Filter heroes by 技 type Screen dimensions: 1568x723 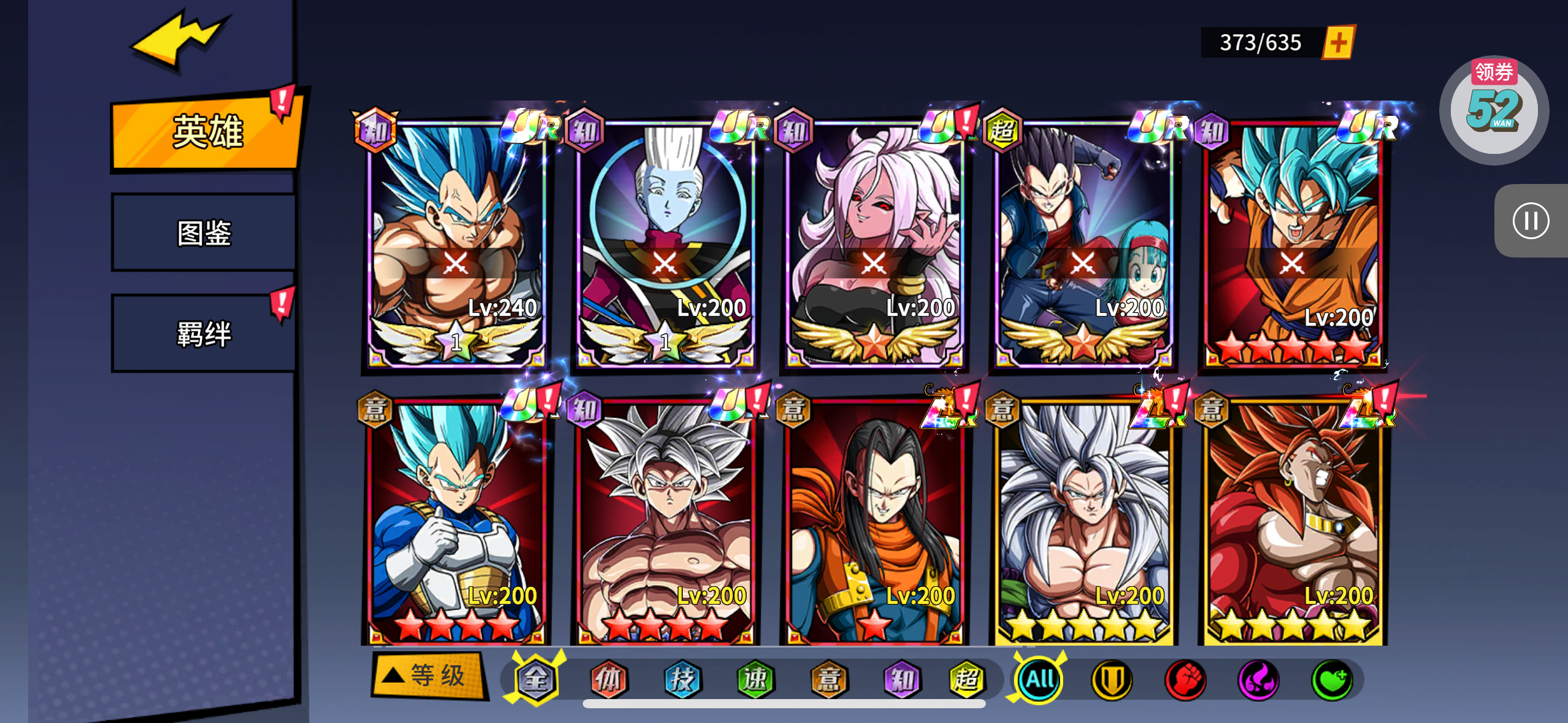[682, 679]
